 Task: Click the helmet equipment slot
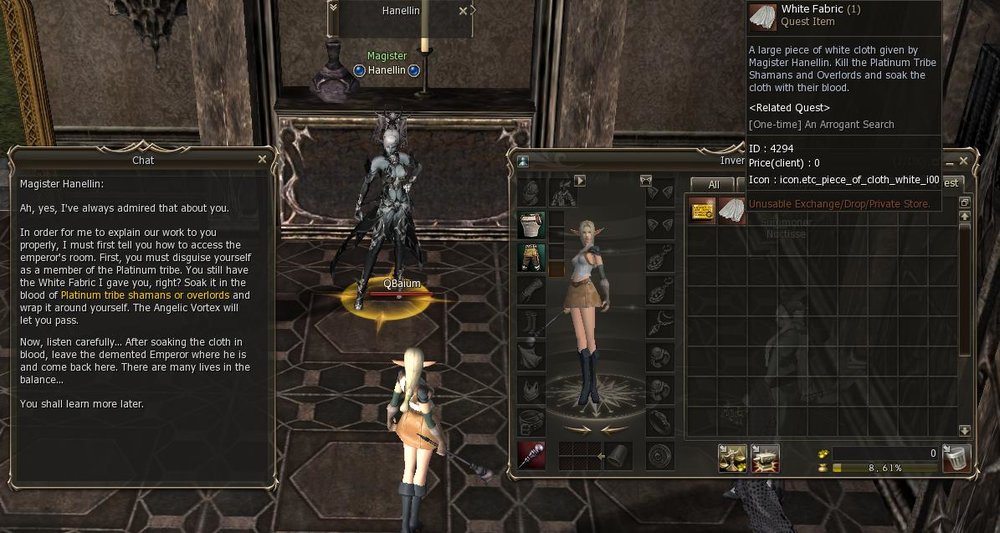click(x=530, y=192)
